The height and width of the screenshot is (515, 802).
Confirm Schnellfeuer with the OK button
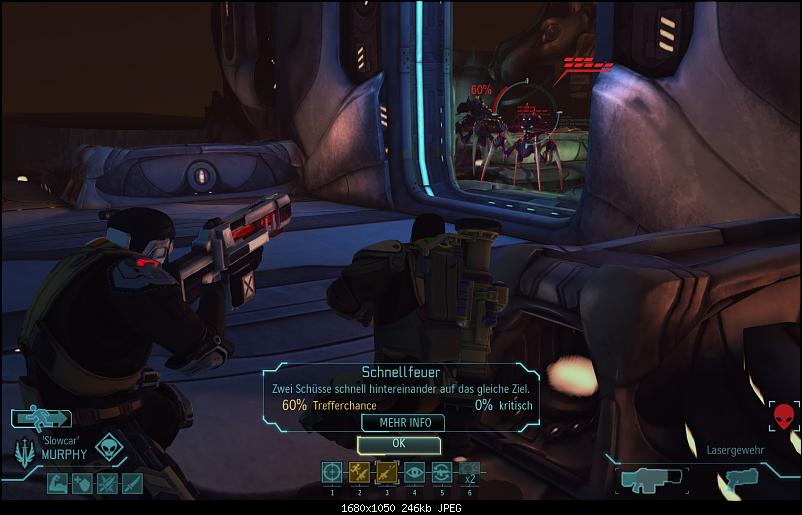(398, 443)
